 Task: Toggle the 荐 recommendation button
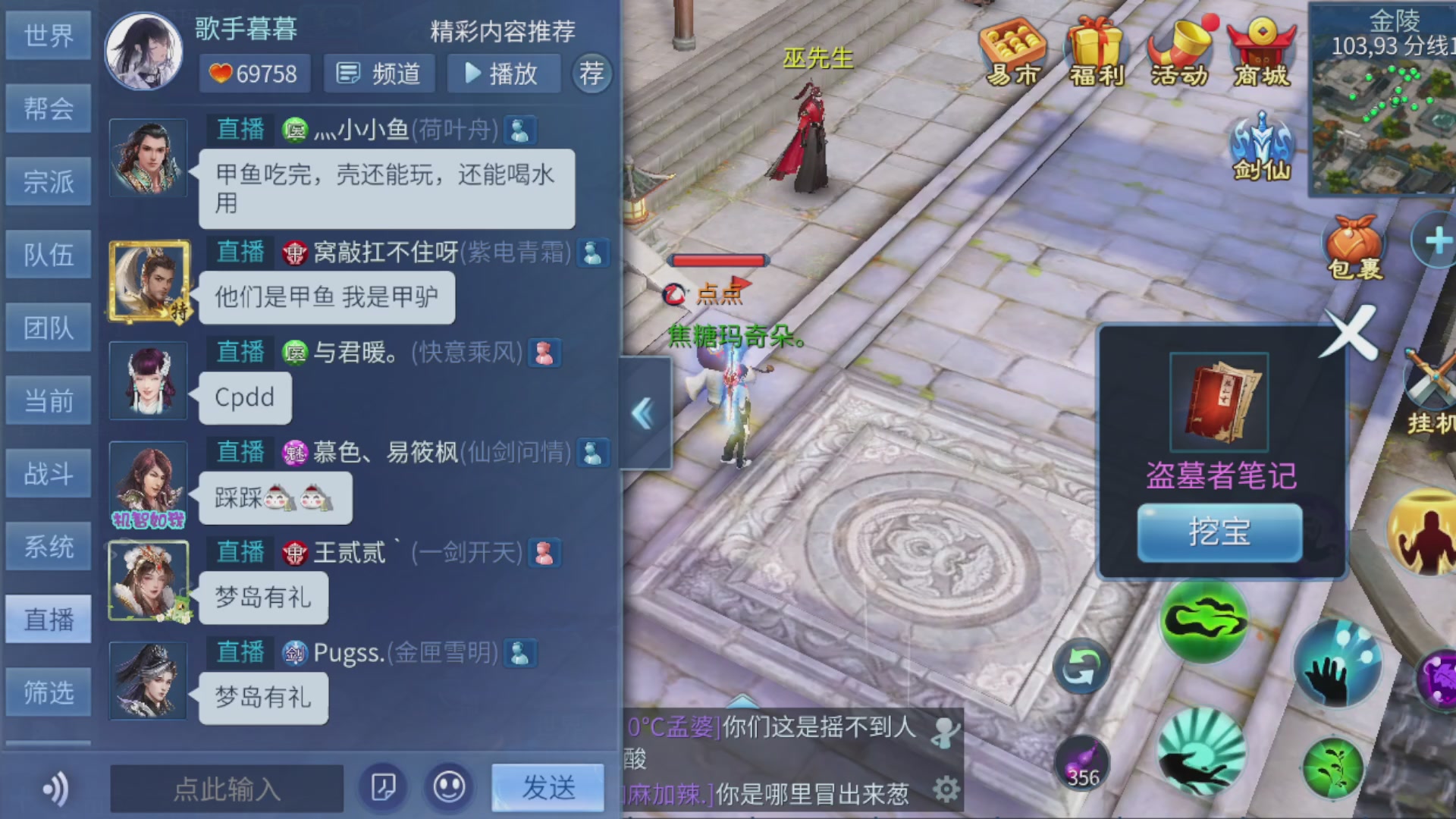tap(592, 74)
